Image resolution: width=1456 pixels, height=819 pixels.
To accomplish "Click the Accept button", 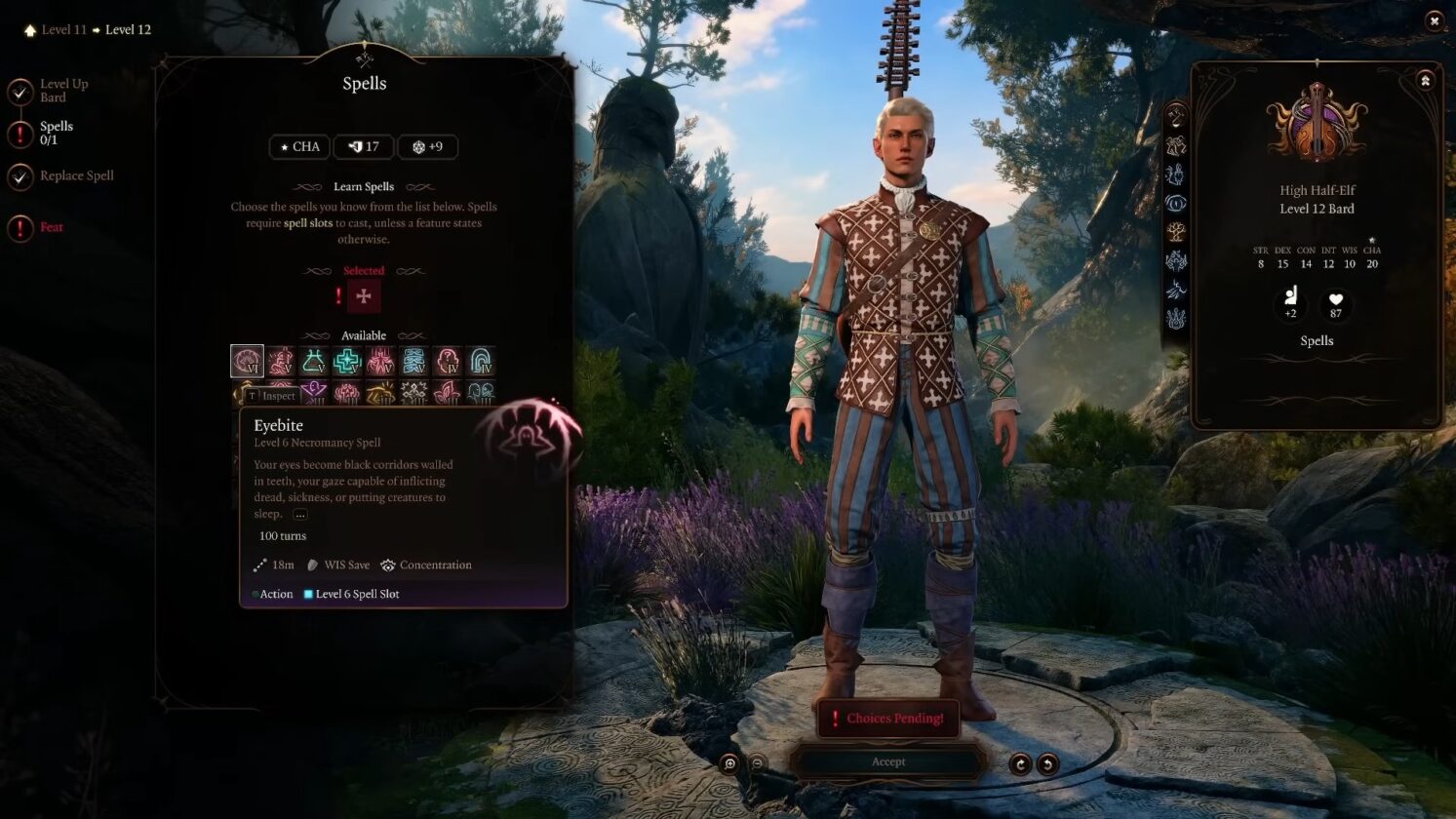I will click(887, 761).
